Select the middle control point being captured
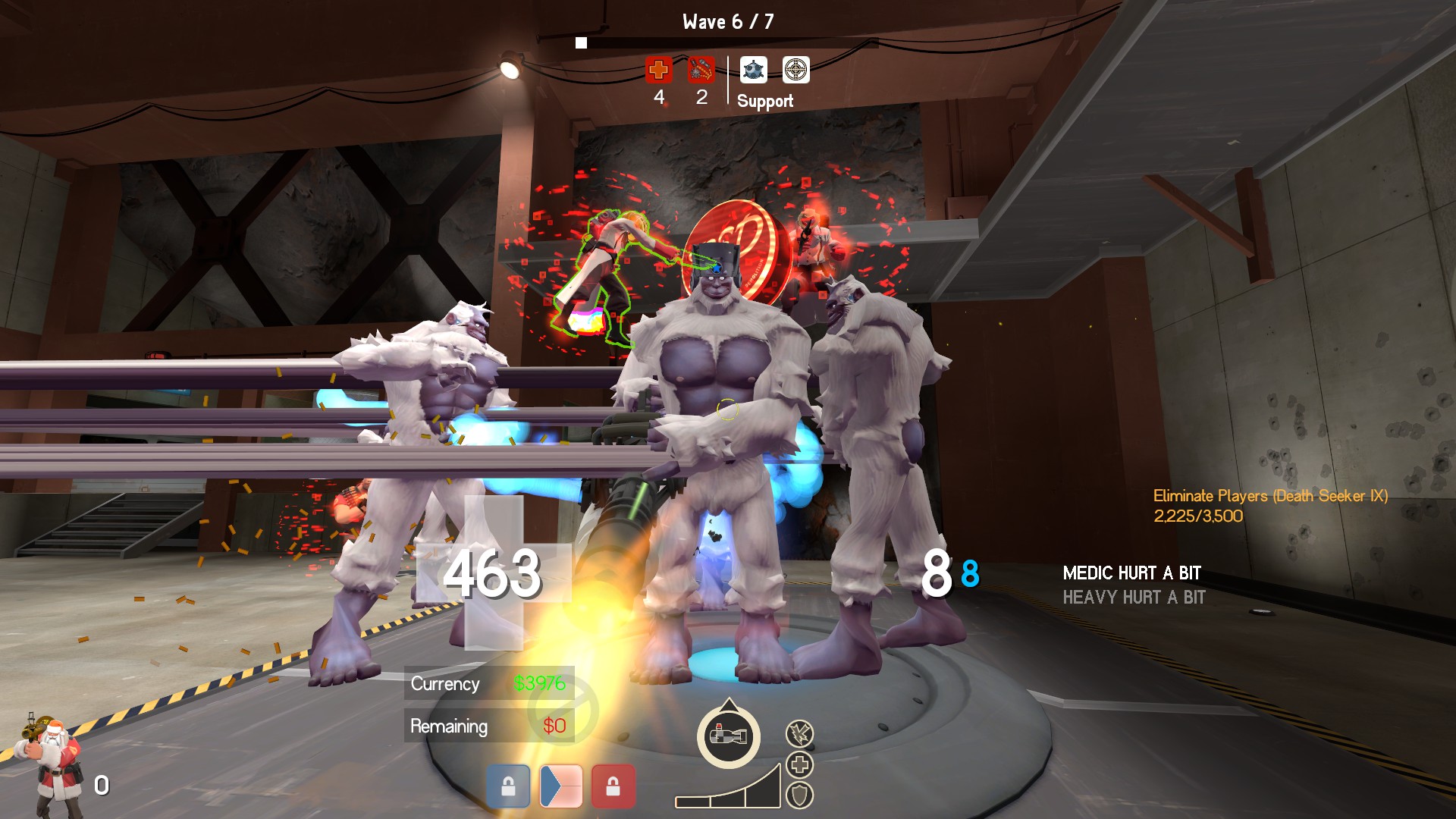The width and height of the screenshot is (1456, 819). click(x=560, y=786)
